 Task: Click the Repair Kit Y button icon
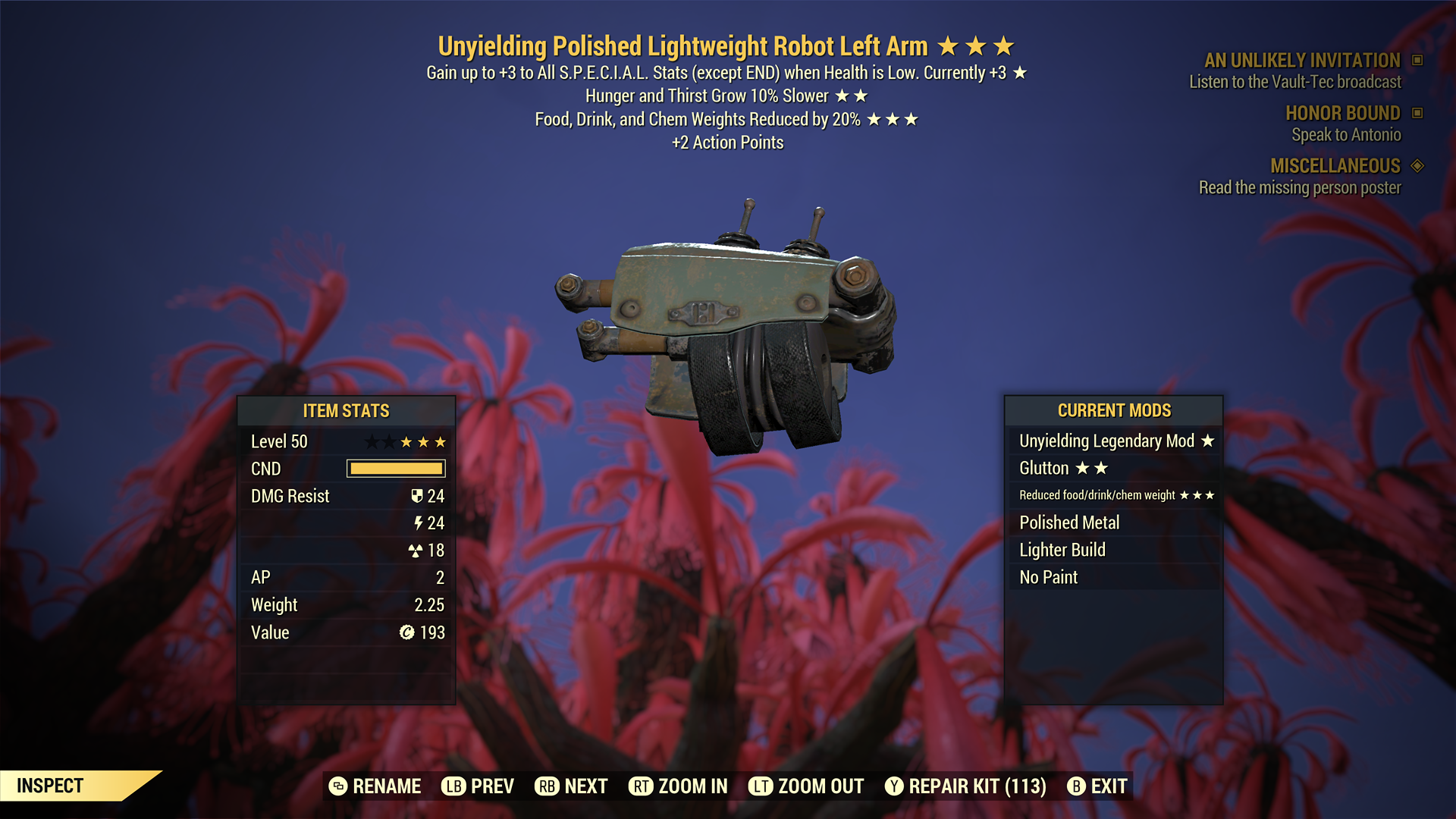click(893, 786)
